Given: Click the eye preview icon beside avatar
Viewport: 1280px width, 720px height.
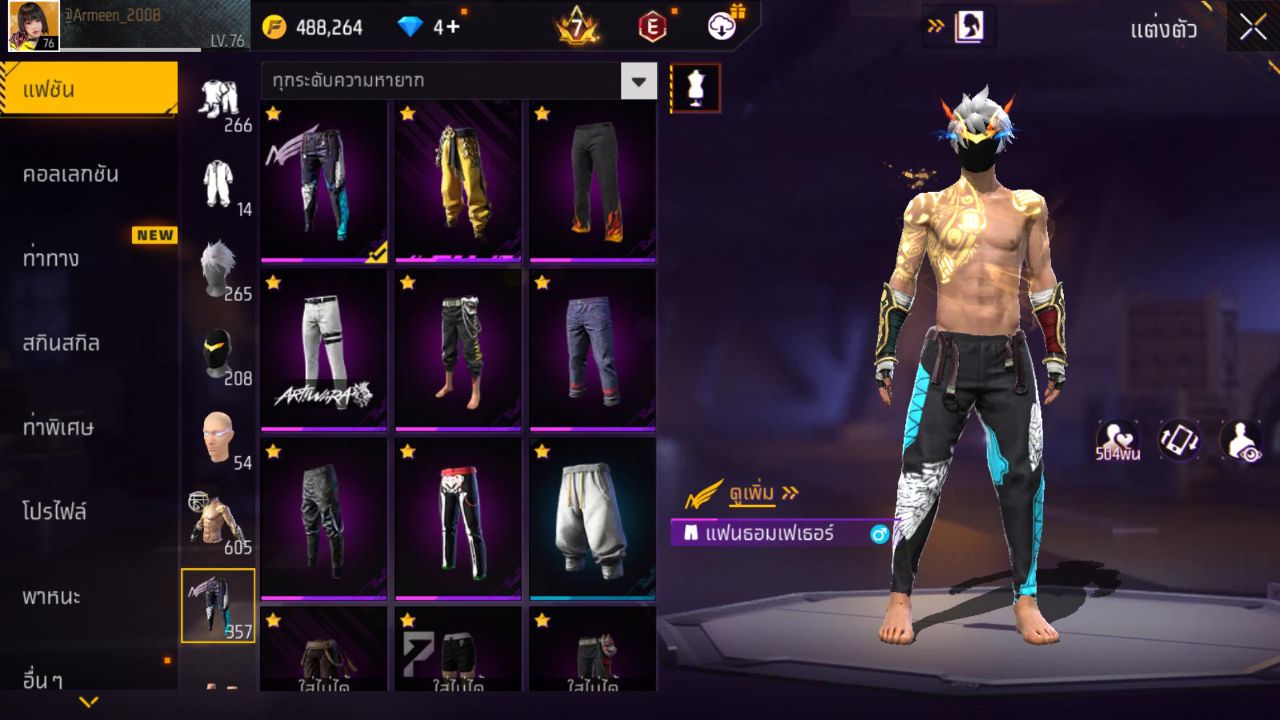Looking at the screenshot, I should pos(1240,440).
